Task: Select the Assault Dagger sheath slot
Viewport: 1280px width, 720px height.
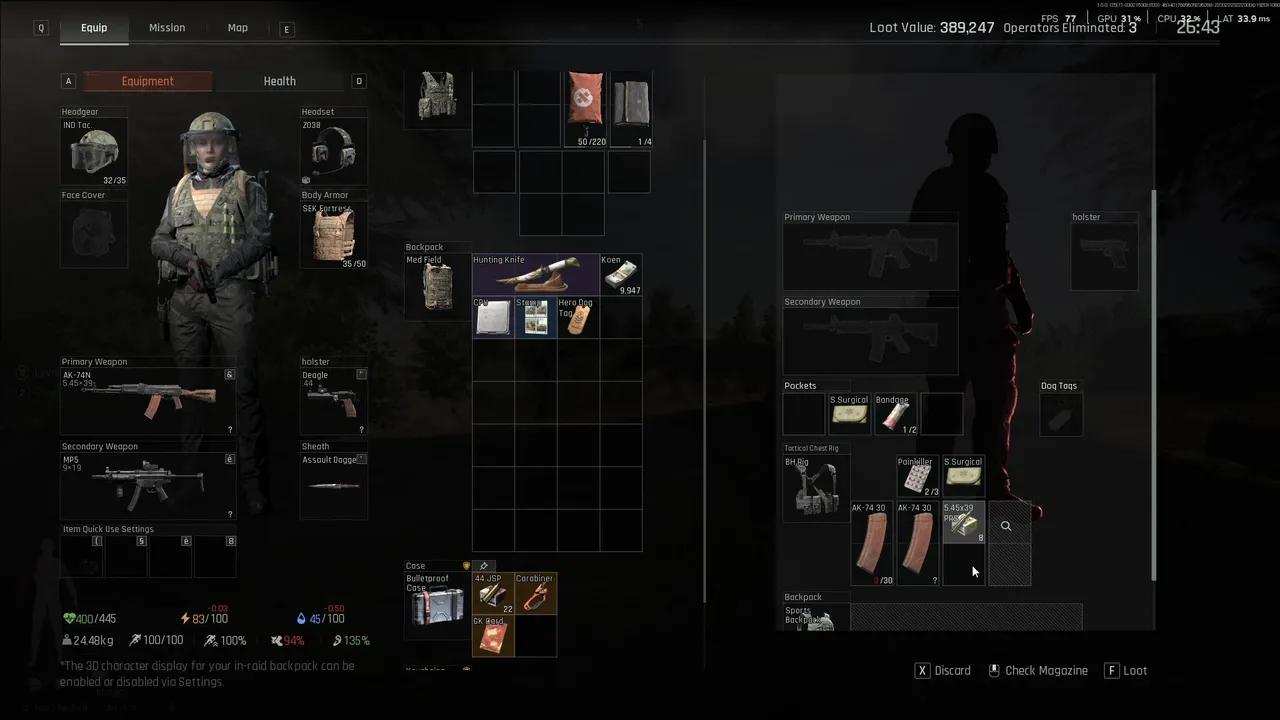Action: (x=334, y=486)
